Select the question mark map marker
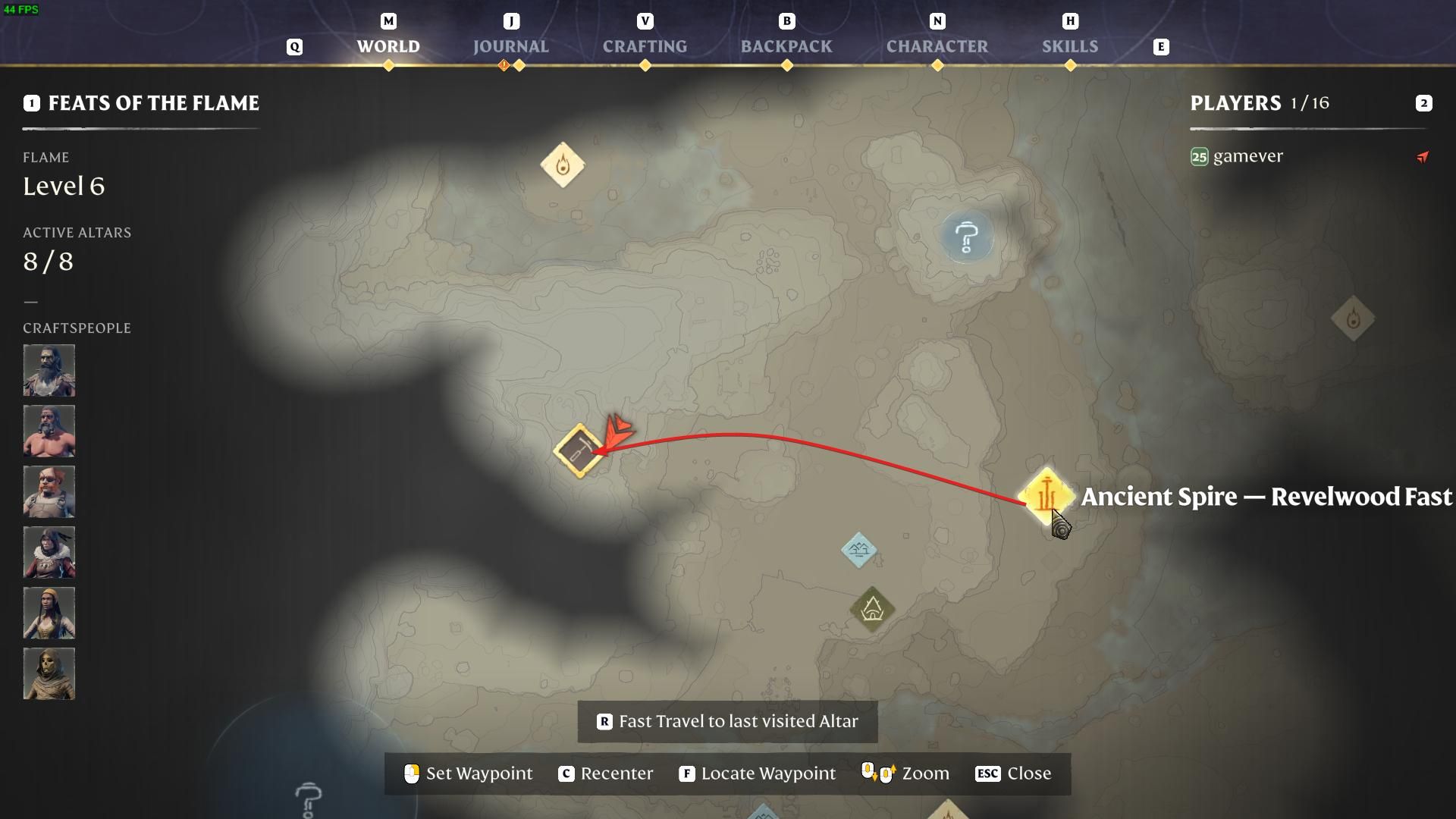Viewport: 1456px width, 819px height. pyautogui.click(x=966, y=237)
